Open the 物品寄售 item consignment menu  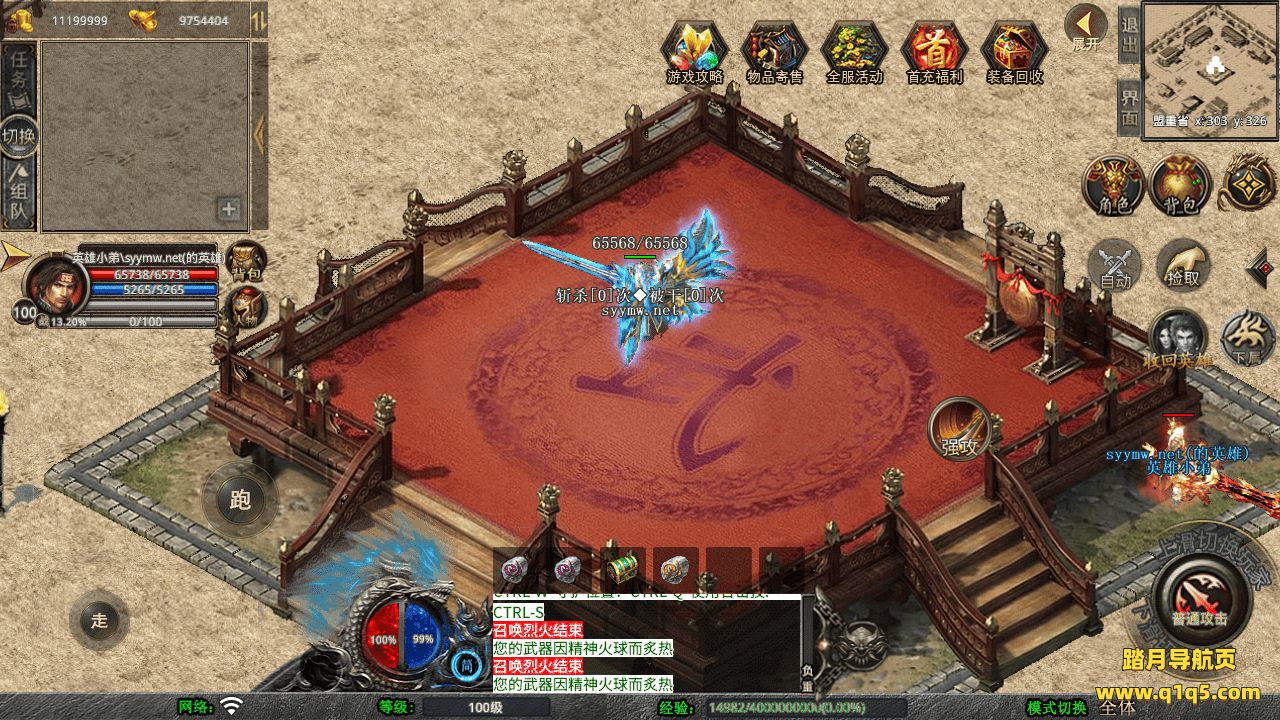[x=775, y=50]
